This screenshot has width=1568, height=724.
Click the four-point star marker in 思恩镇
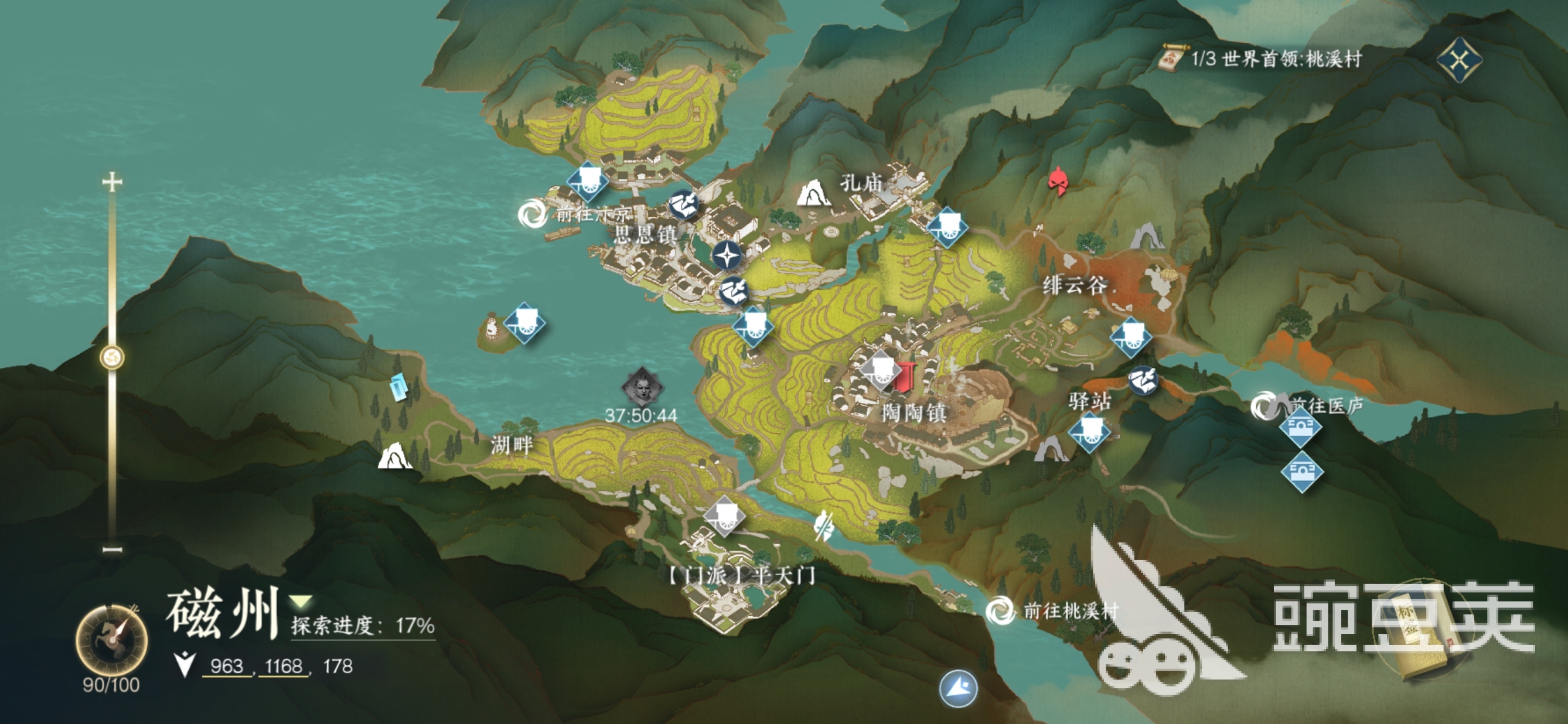(x=726, y=255)
